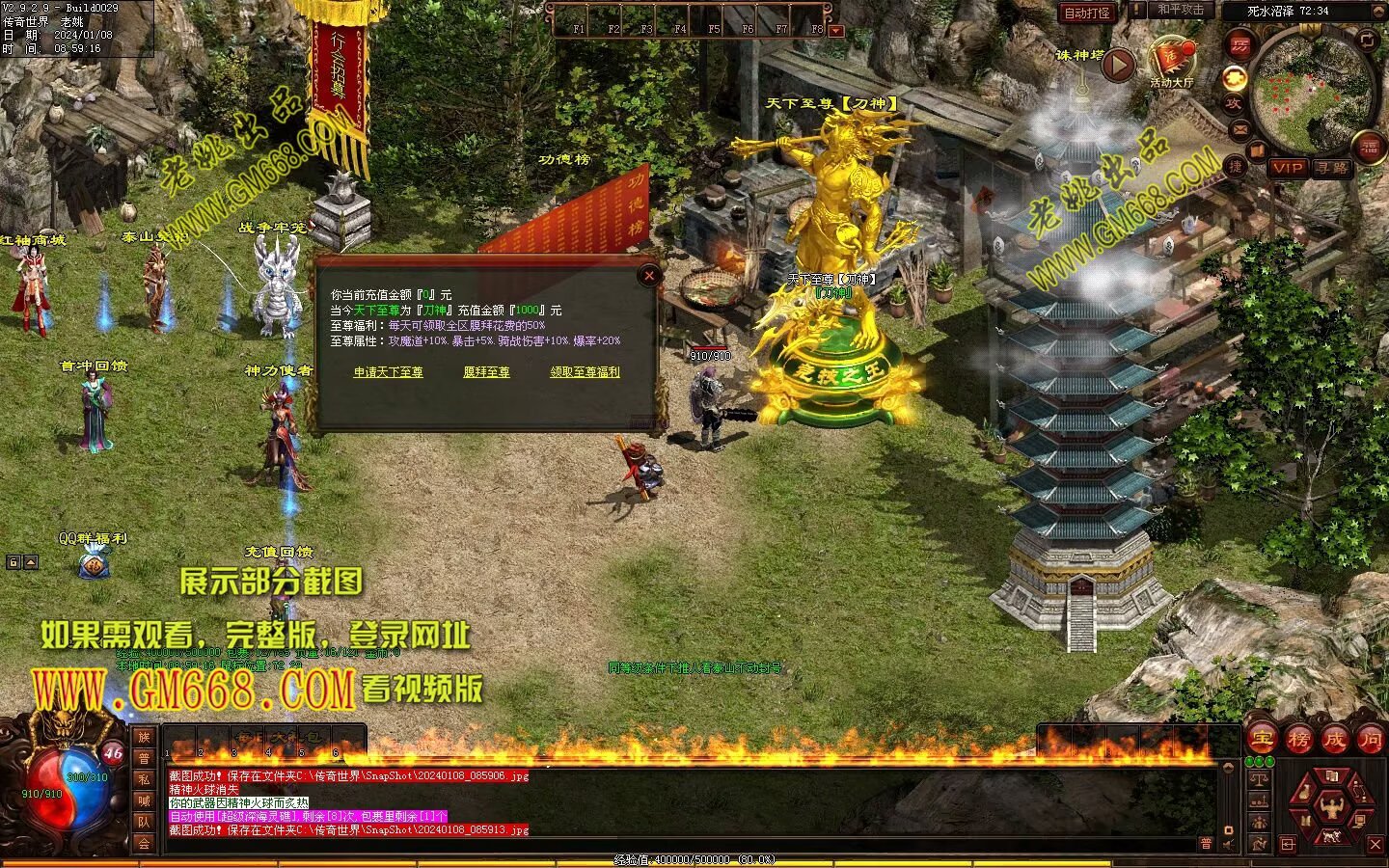This screenshot has width=1389, height=868.
Task: Open the 成 achievements button
Action: (1334, 740)
